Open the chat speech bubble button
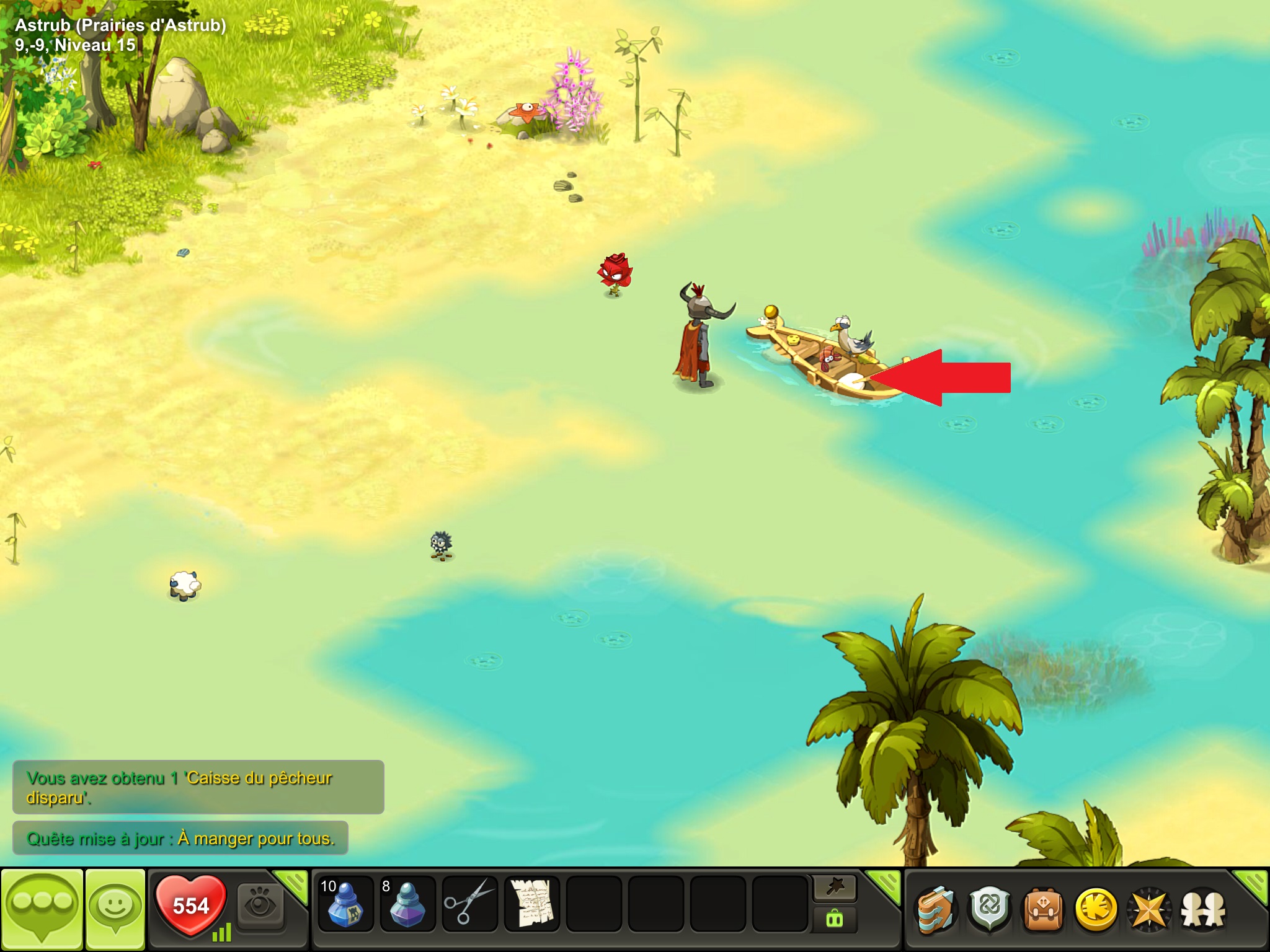This screenshot has width=1270, height=952. point(42,909)
